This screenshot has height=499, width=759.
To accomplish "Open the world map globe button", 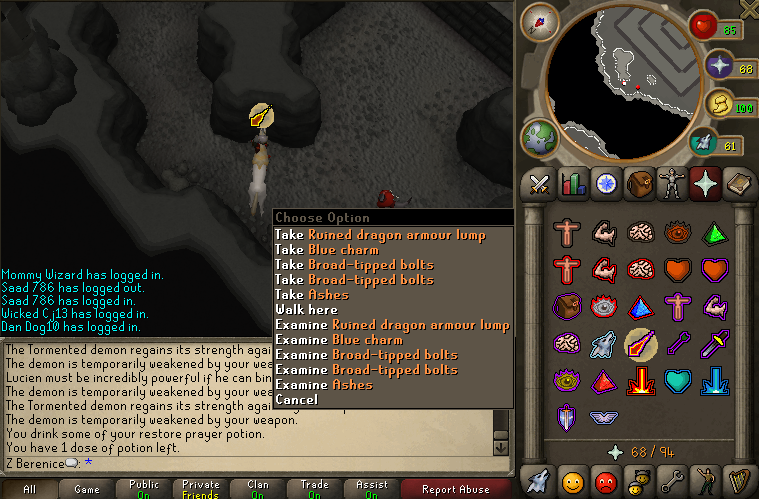I will pos(540,137).
